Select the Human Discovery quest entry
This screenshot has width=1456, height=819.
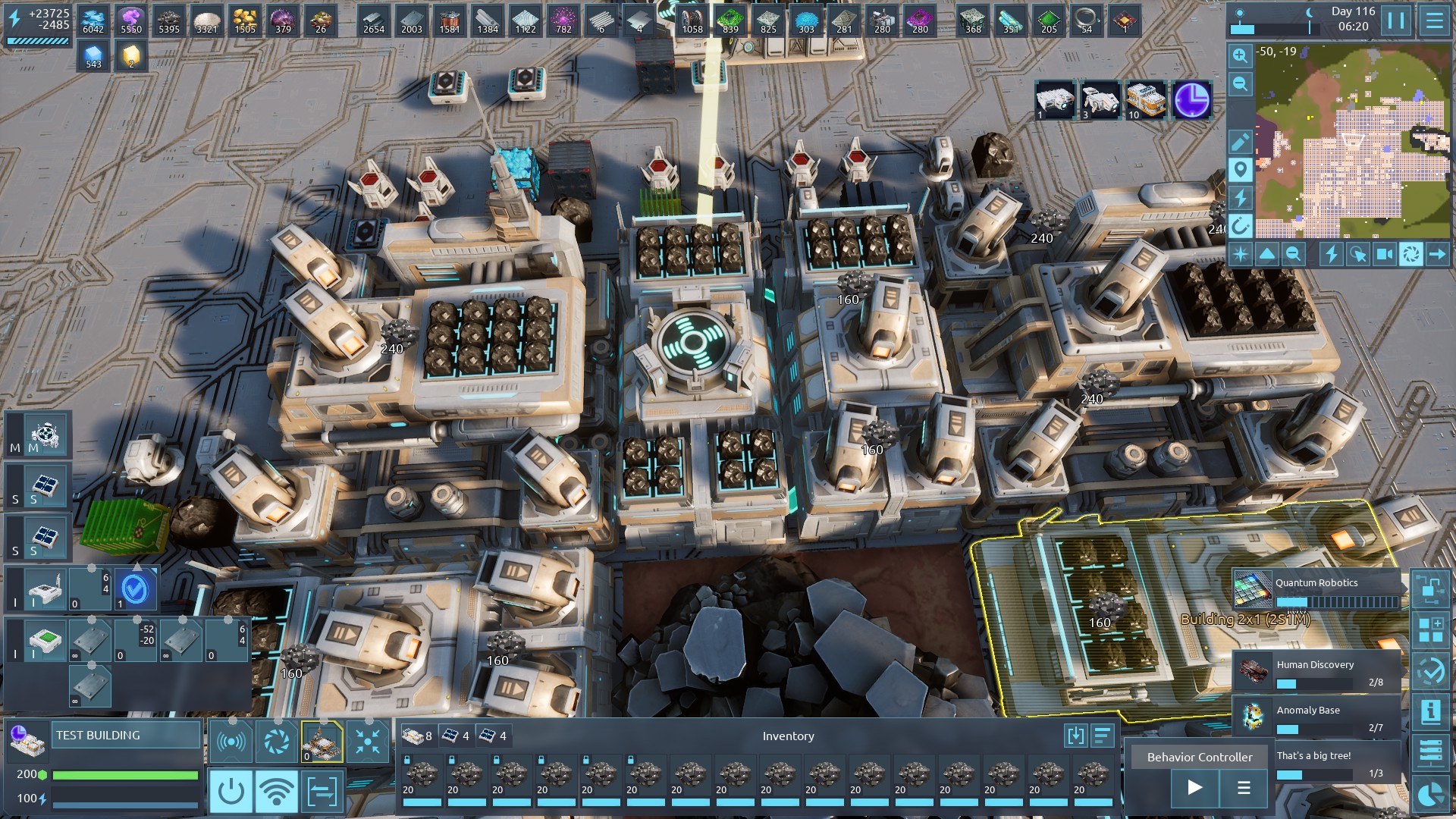click(x=1317, y=672)
